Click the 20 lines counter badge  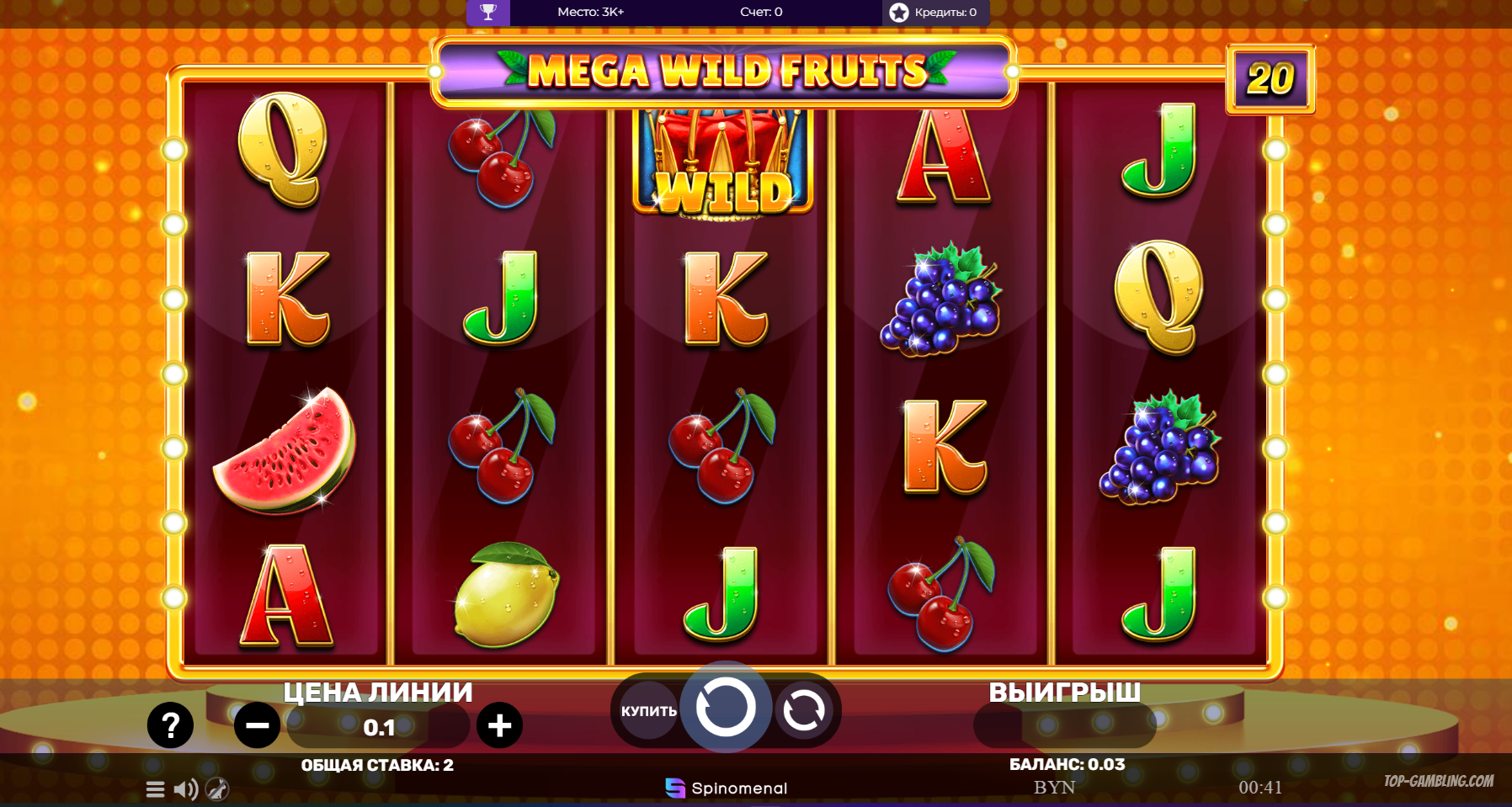(1270, 79)
